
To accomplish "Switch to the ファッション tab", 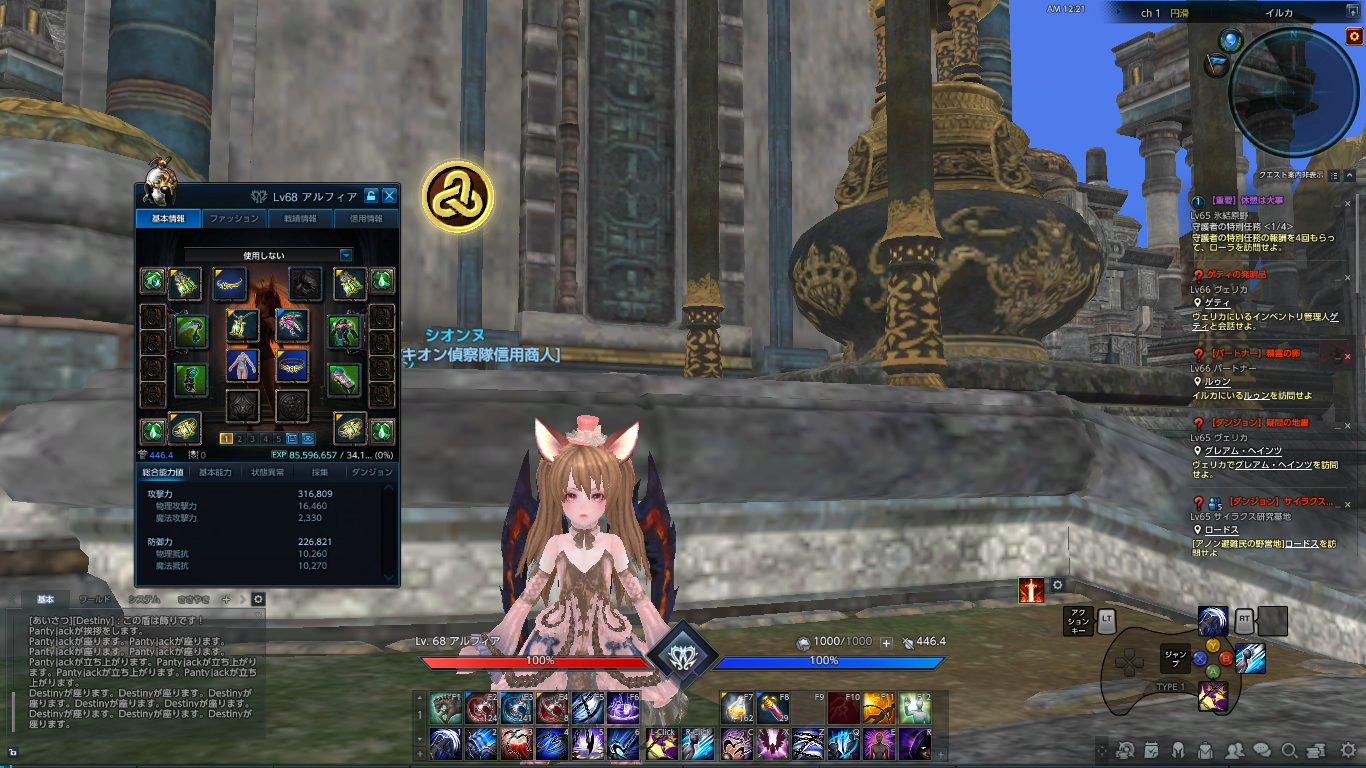I will 234,218.
